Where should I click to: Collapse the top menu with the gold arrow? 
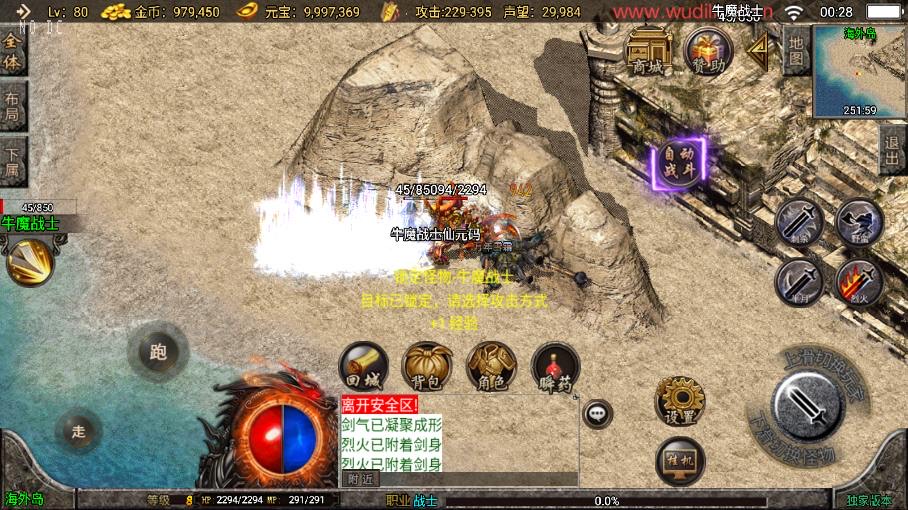pos(759,48)
